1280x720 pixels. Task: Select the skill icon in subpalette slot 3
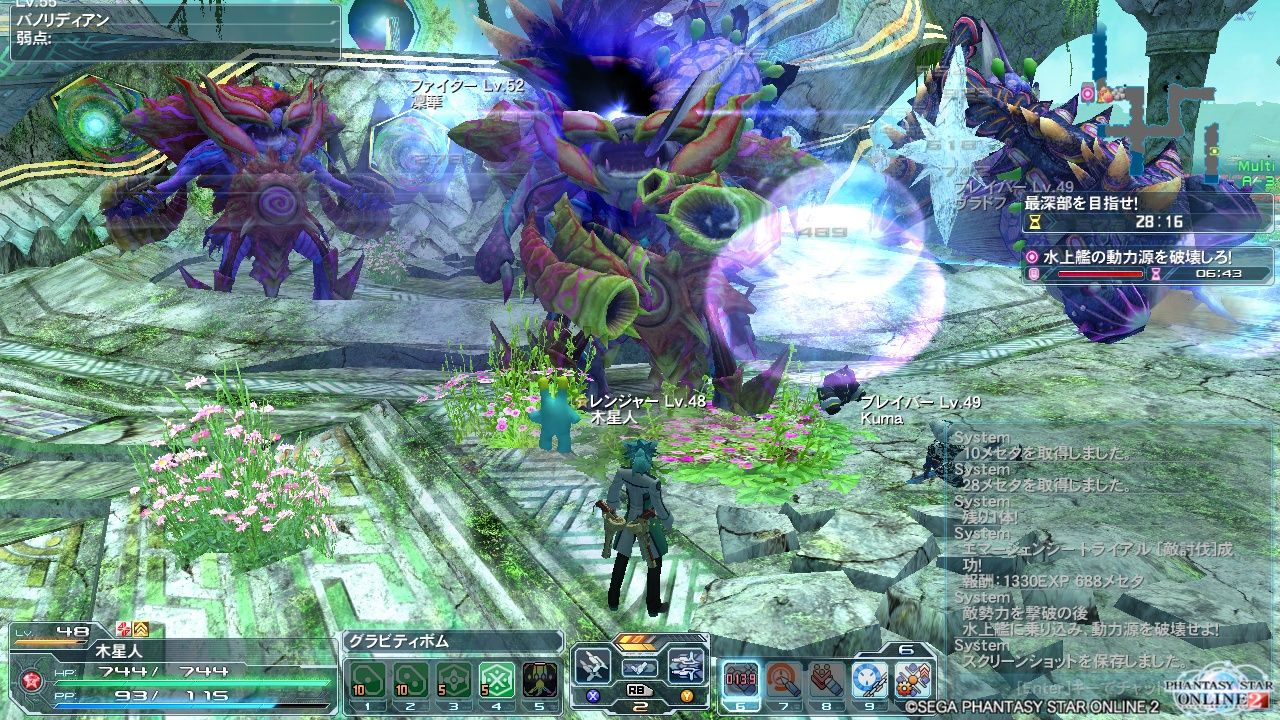click(454, 678)
